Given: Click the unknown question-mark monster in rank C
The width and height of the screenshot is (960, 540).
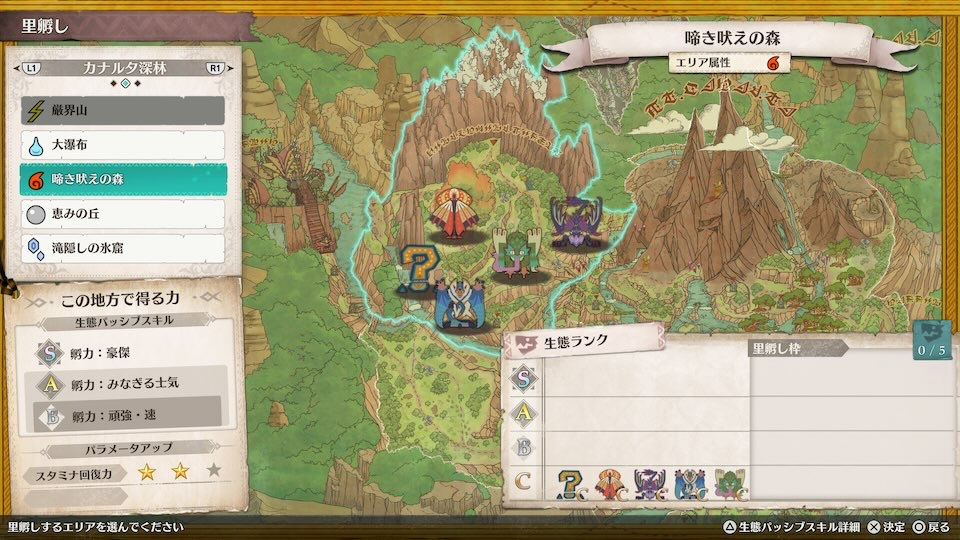Looking at the screenshot, I should click(571, 484).
